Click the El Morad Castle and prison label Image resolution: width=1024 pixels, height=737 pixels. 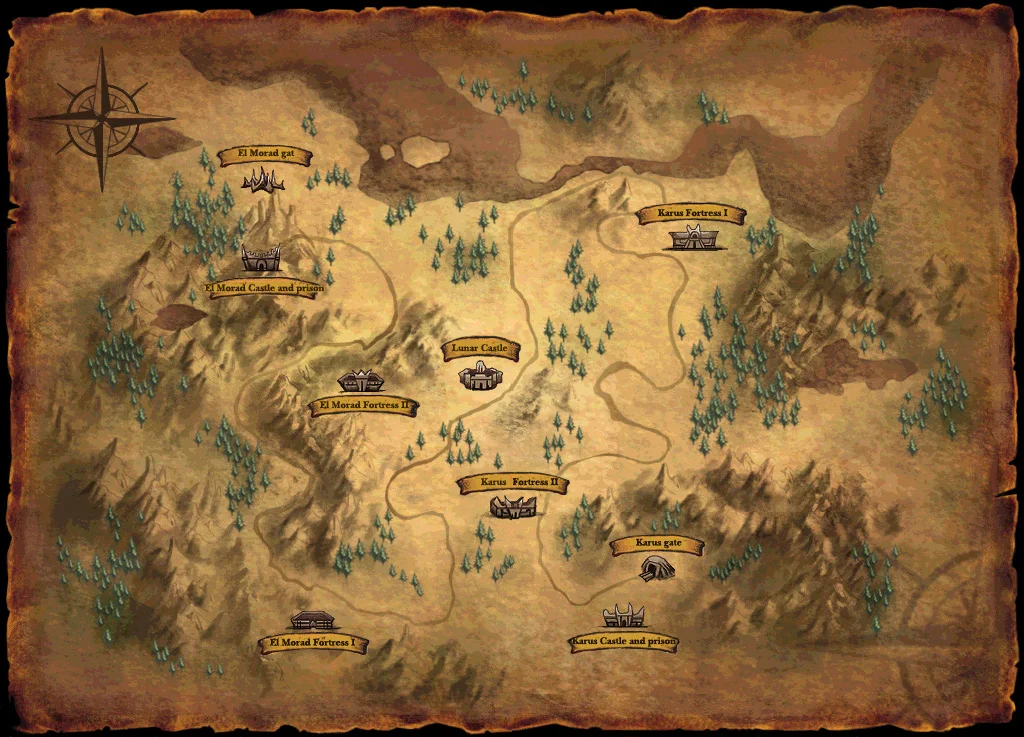pos(264,288)
